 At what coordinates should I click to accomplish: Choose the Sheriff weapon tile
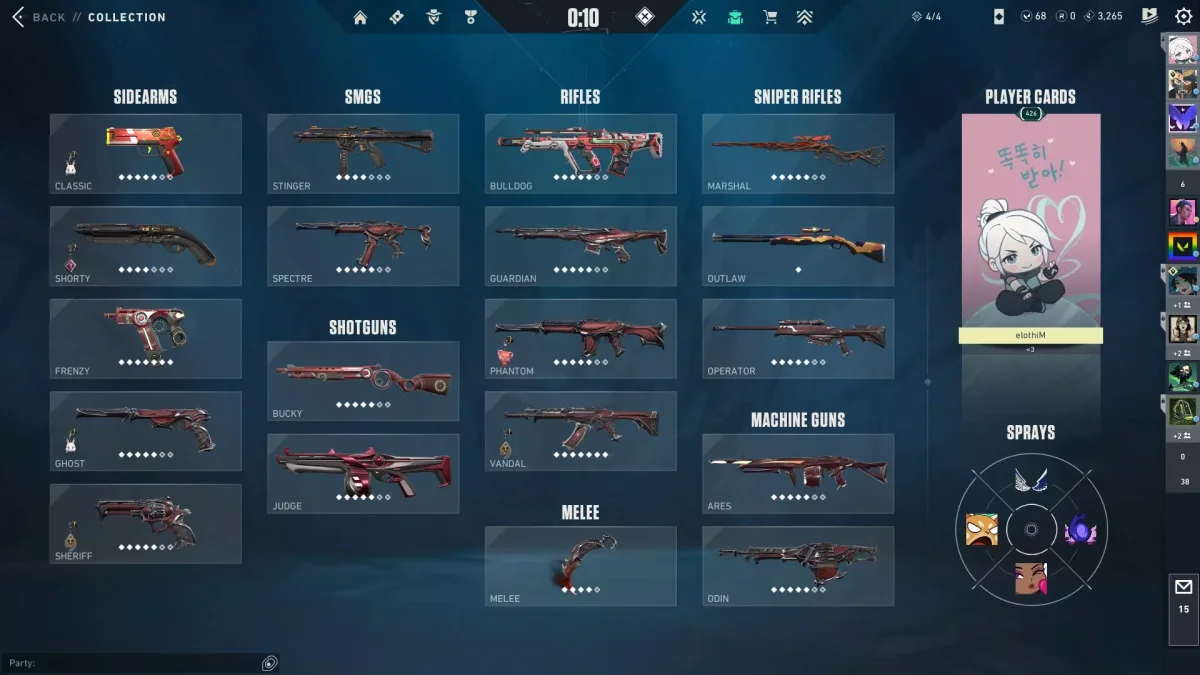click(x=146, y=523)
